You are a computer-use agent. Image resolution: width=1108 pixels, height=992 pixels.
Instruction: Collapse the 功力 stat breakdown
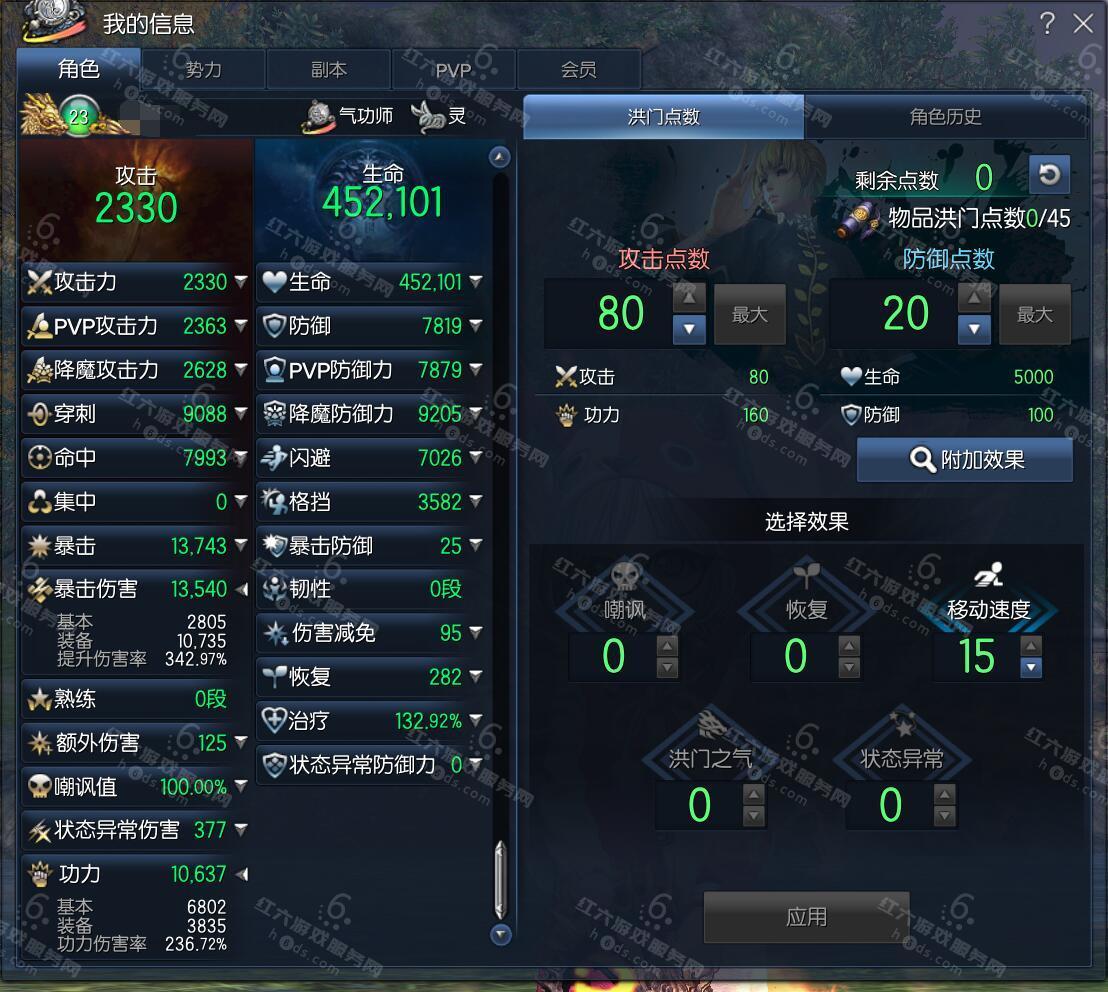pyautogui.click(x=241, y=875)
